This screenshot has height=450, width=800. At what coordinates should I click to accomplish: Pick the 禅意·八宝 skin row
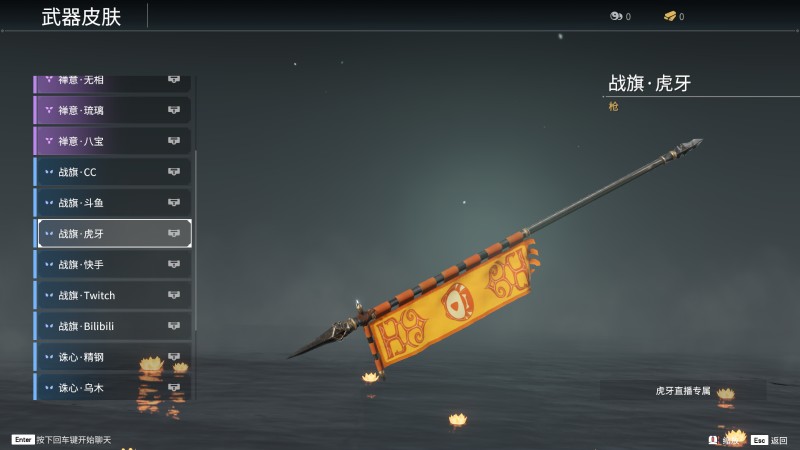click(x=112, y=141)
